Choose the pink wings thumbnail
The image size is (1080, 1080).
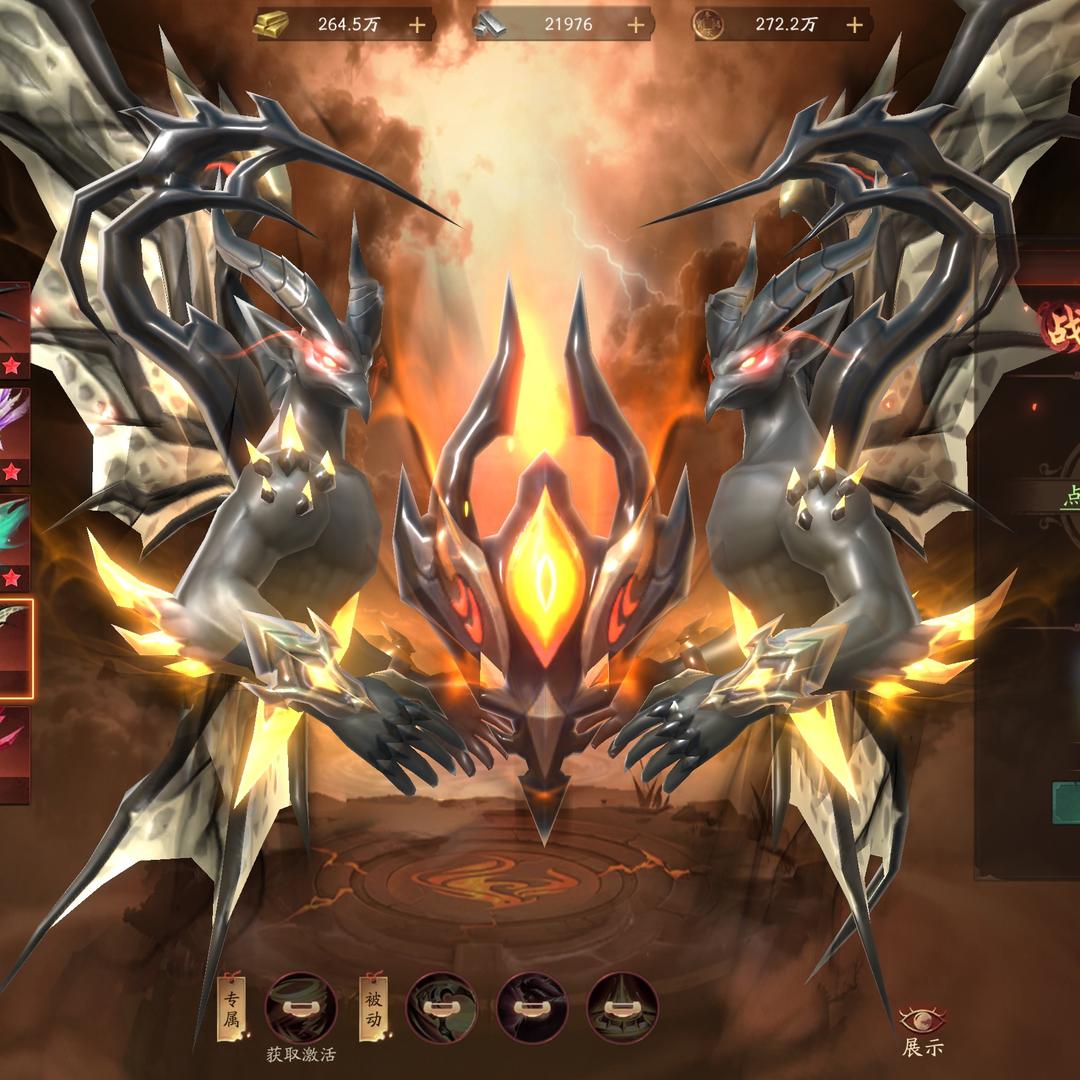coord(14,753)
